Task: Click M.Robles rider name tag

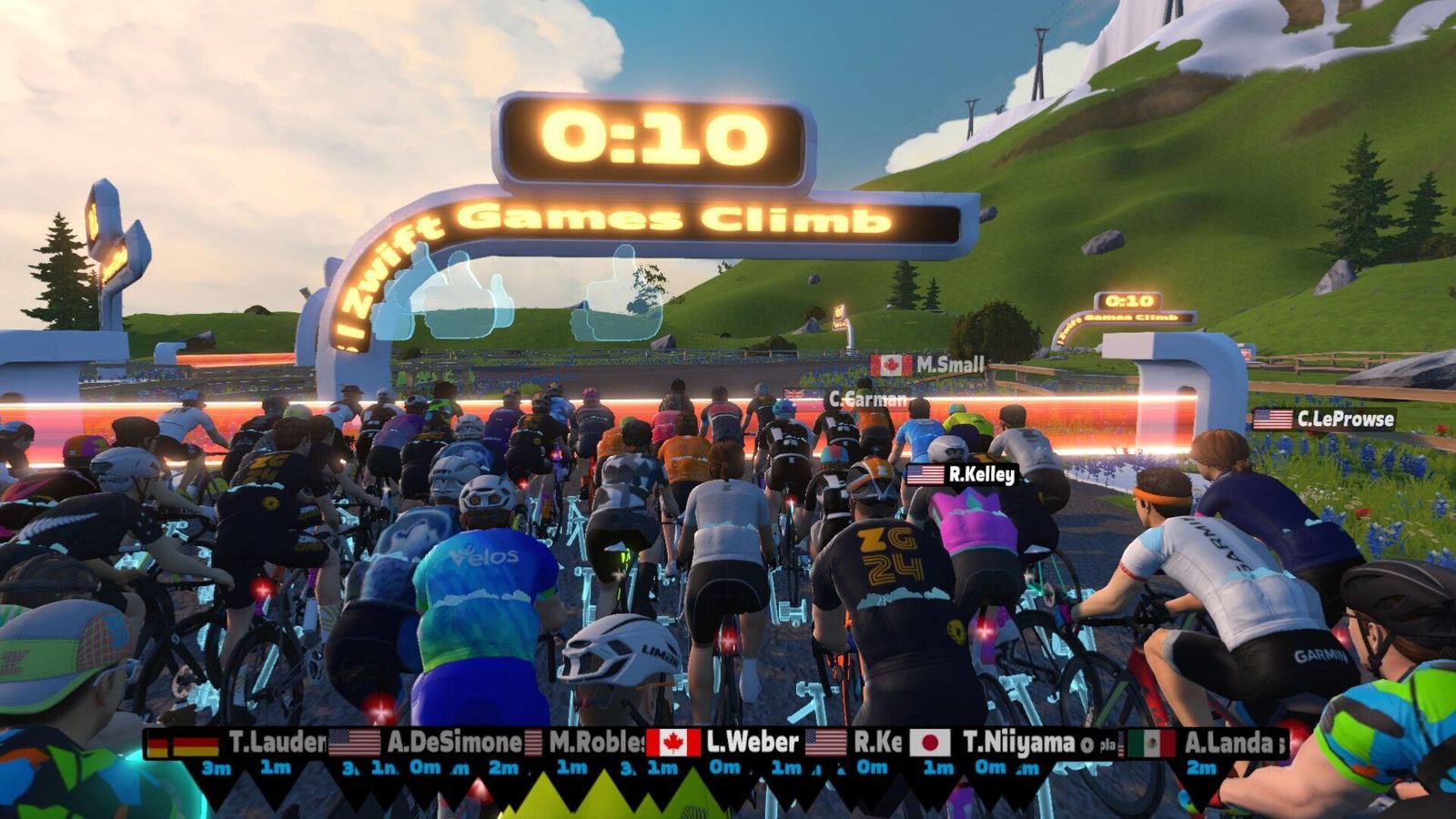Action: coord(591,743)
